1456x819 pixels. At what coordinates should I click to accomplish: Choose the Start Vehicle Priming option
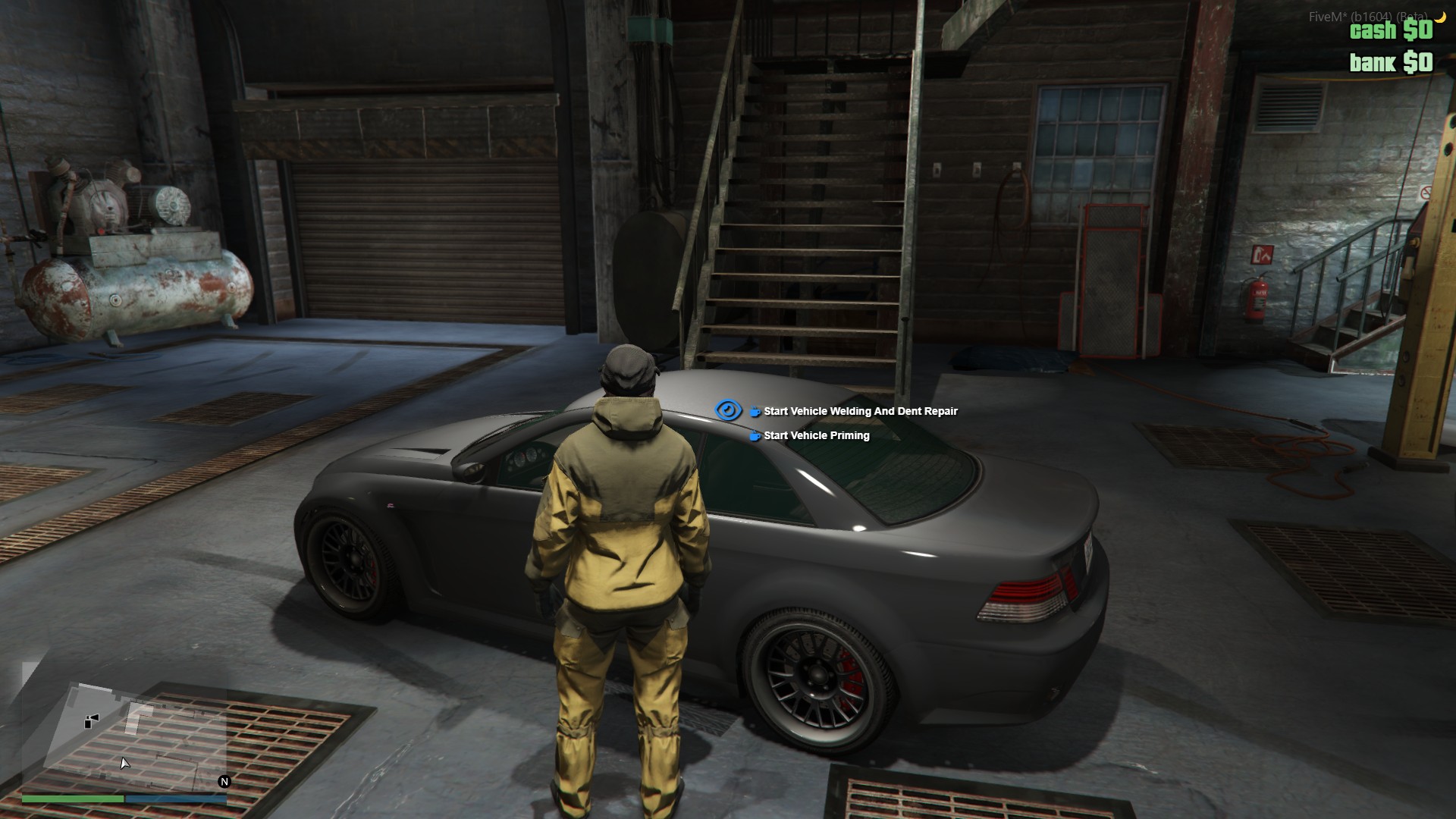[x=816, y=435]
